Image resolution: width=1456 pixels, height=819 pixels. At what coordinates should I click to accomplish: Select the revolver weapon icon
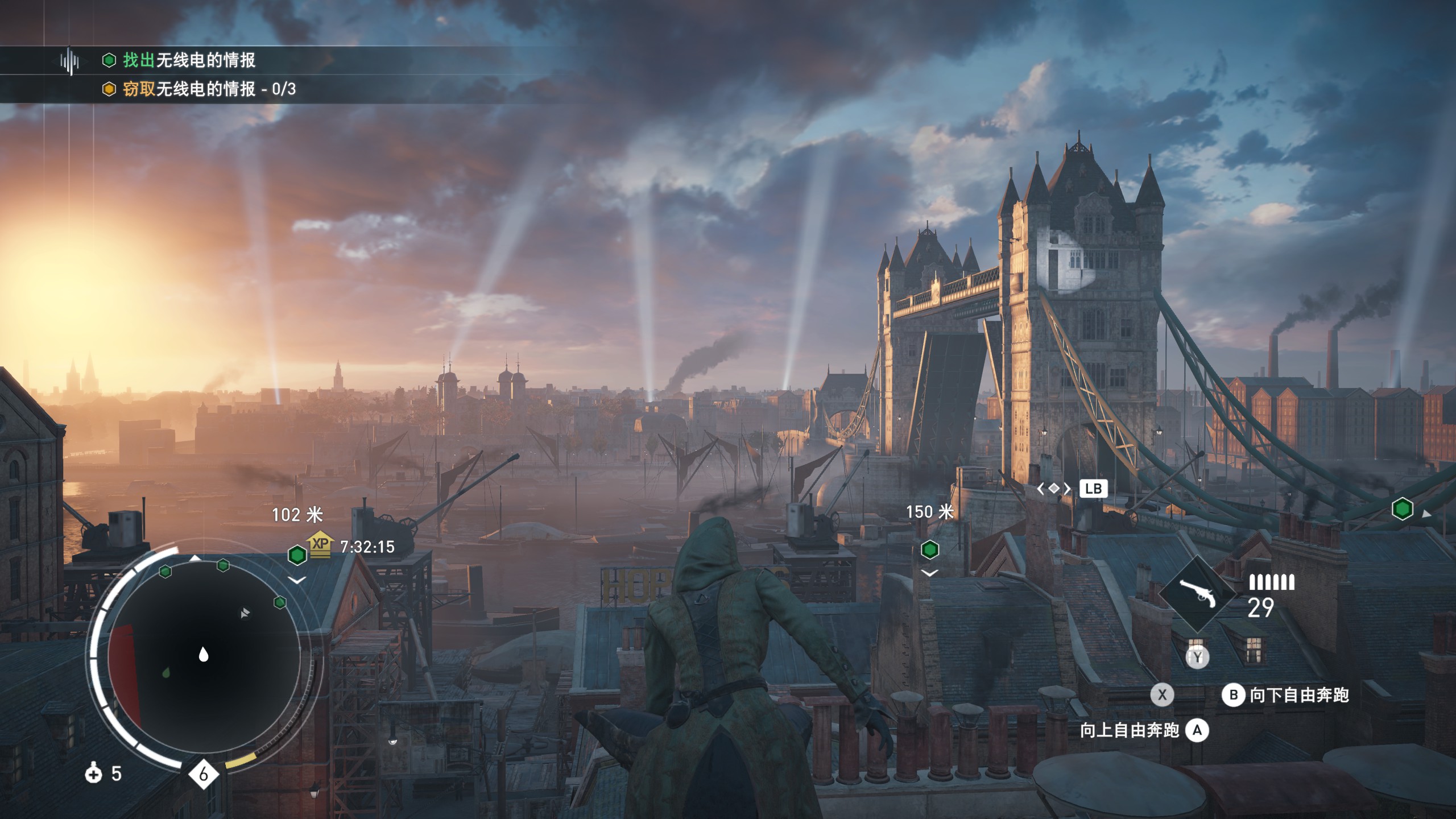(x=1197, y=594)
